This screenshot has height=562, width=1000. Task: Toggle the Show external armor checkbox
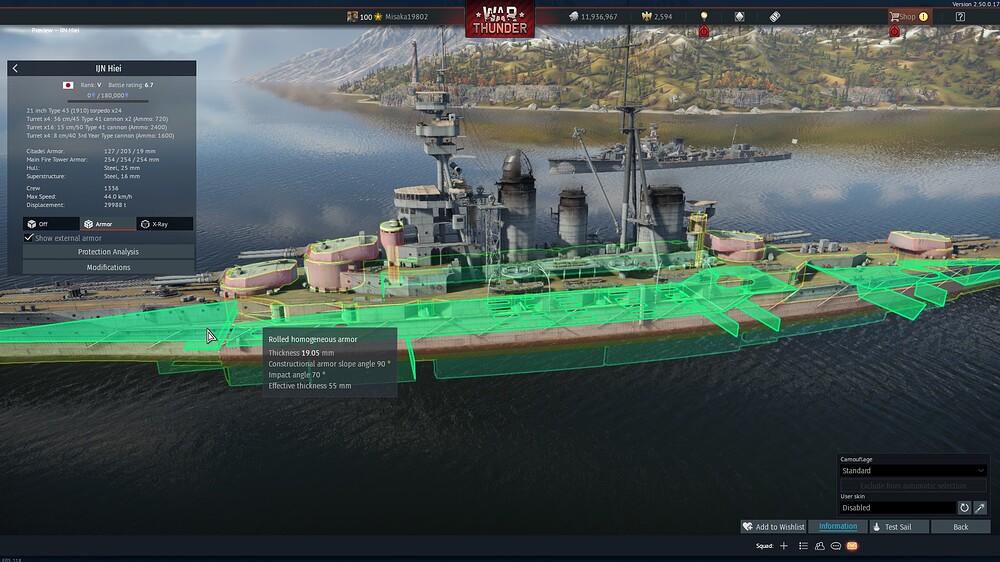pos(29,238)
